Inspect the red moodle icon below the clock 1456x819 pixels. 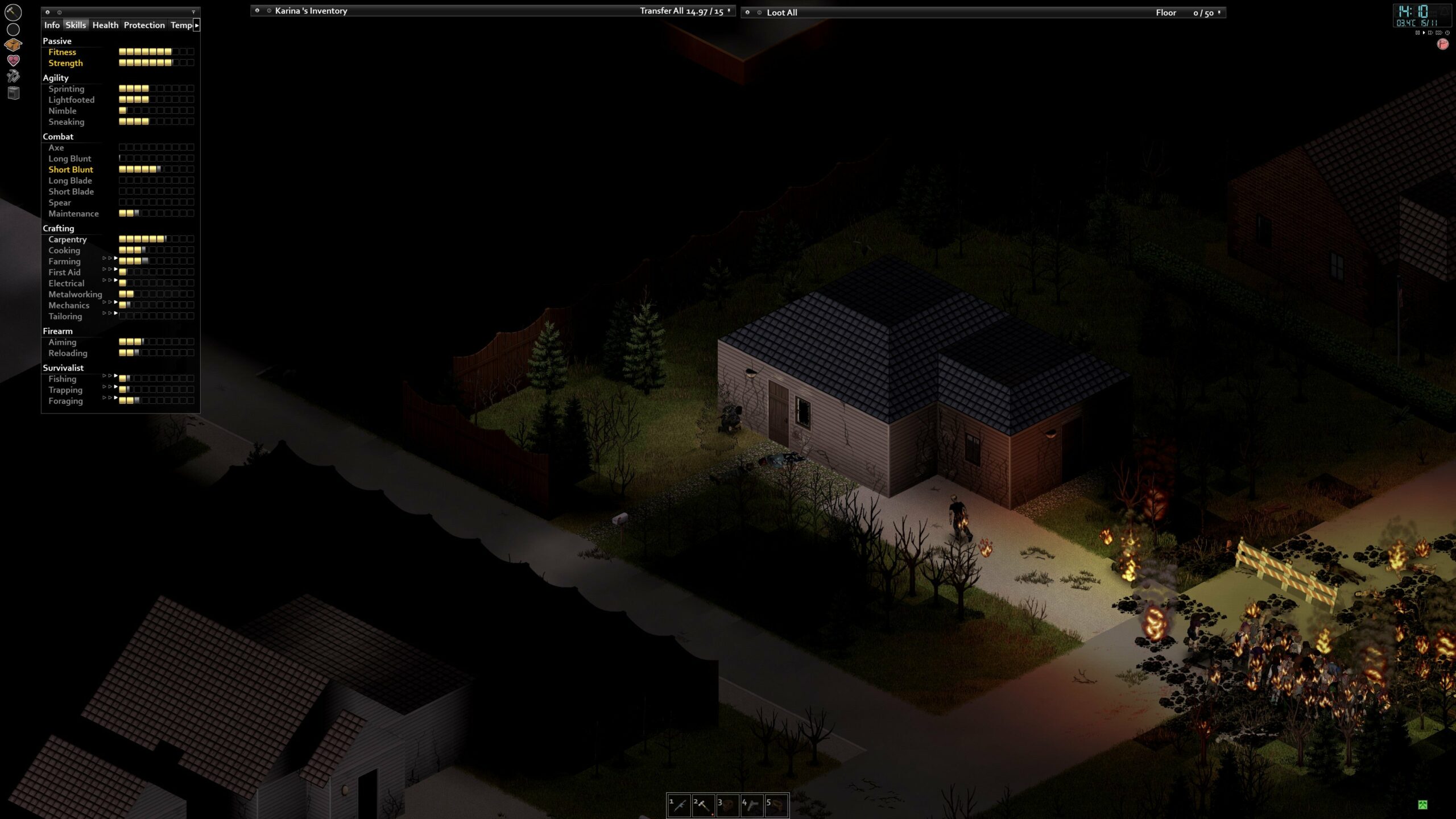click(1443, 44)
